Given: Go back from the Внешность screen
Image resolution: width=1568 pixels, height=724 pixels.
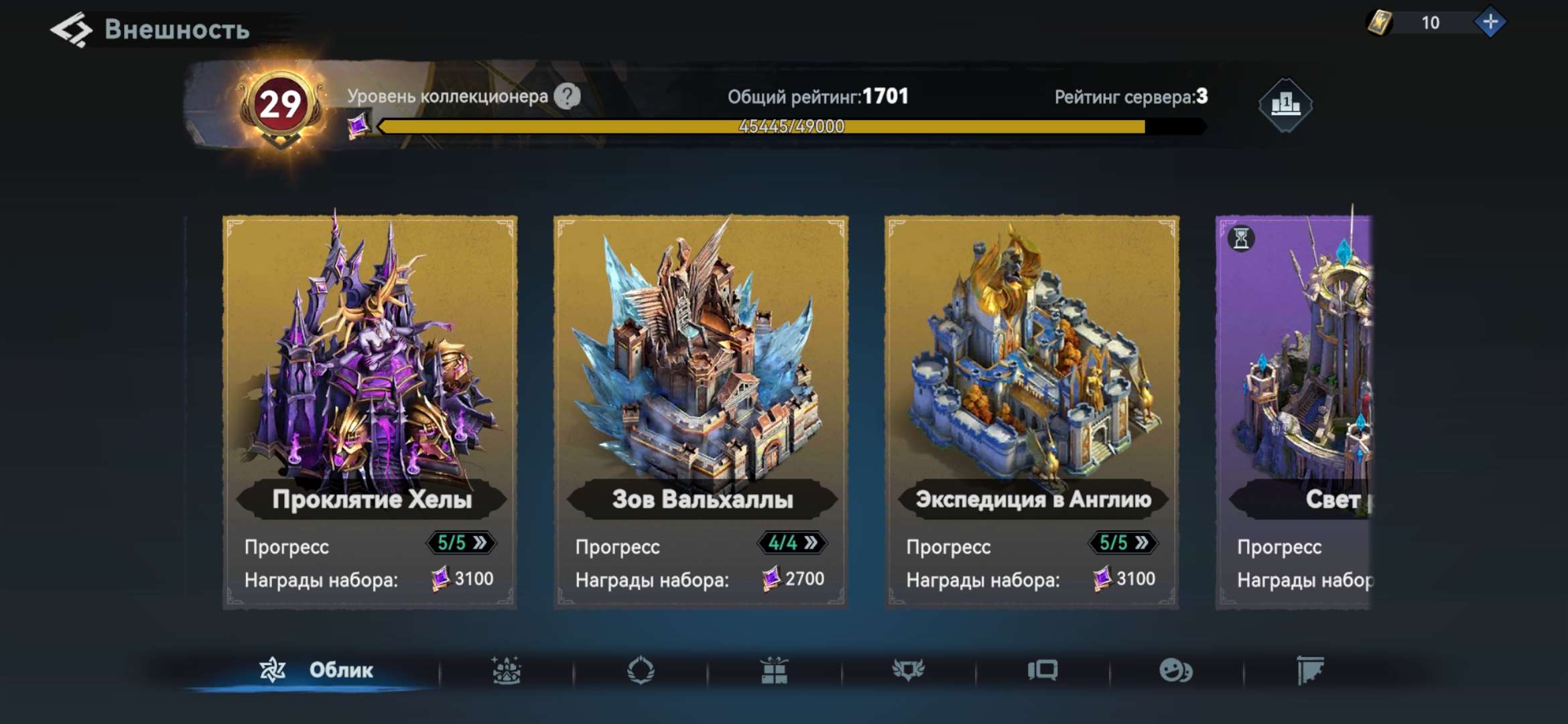Looking at the screenshot, I should coord(71,29).
